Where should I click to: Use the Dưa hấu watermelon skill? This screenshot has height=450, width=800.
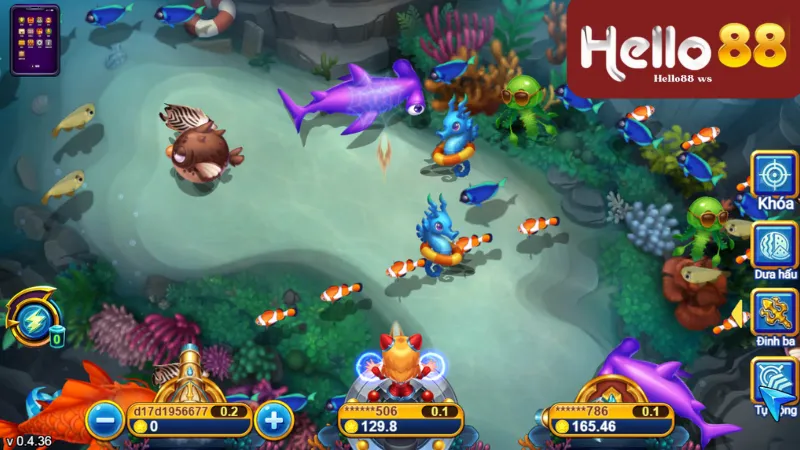point(773,244)
